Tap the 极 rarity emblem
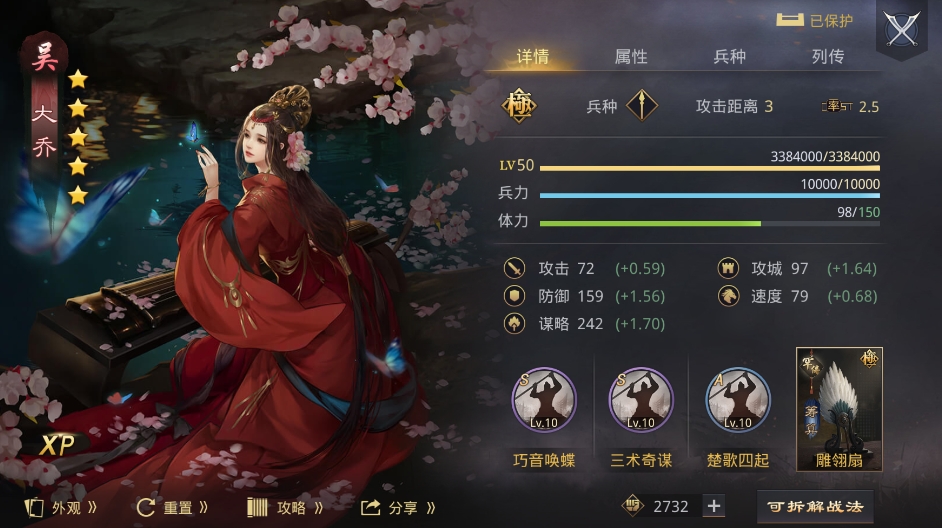Image resolution: width=942 pixels, height=528 pixels. pos(519,106)
